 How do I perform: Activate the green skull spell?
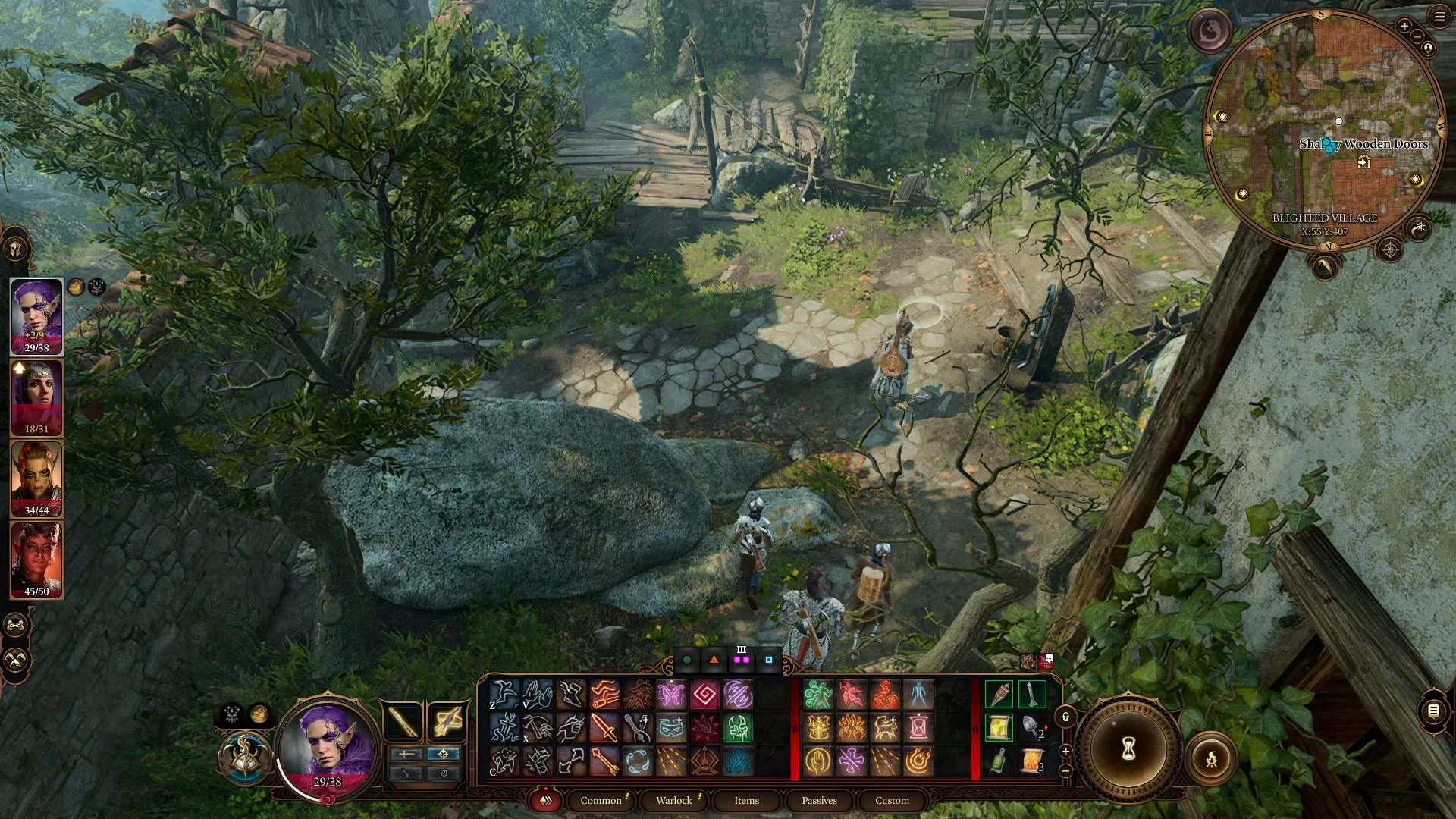coord(738,728)
